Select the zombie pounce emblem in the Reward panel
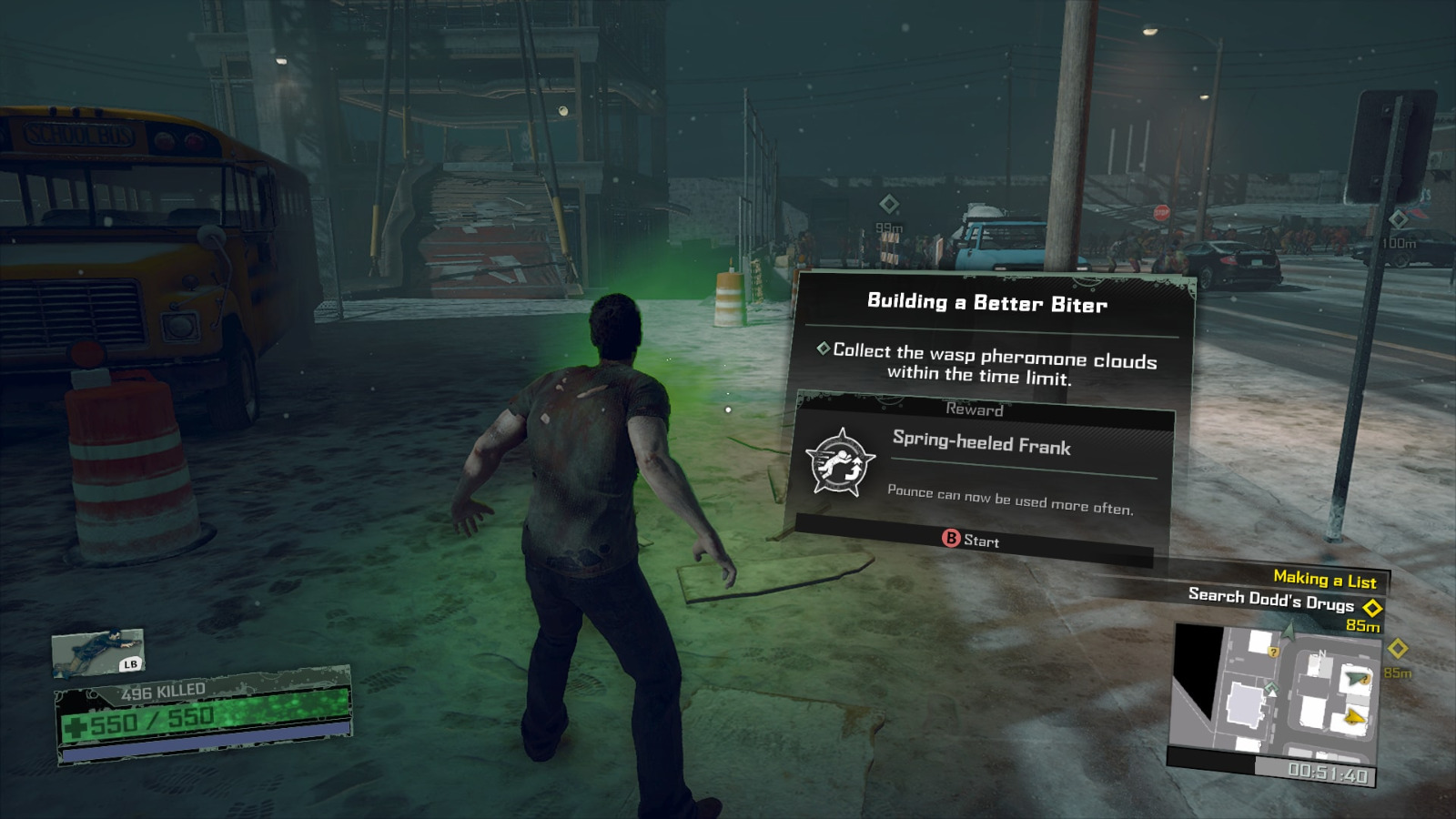The image size is (1456, 819). [x=844, y=460]
